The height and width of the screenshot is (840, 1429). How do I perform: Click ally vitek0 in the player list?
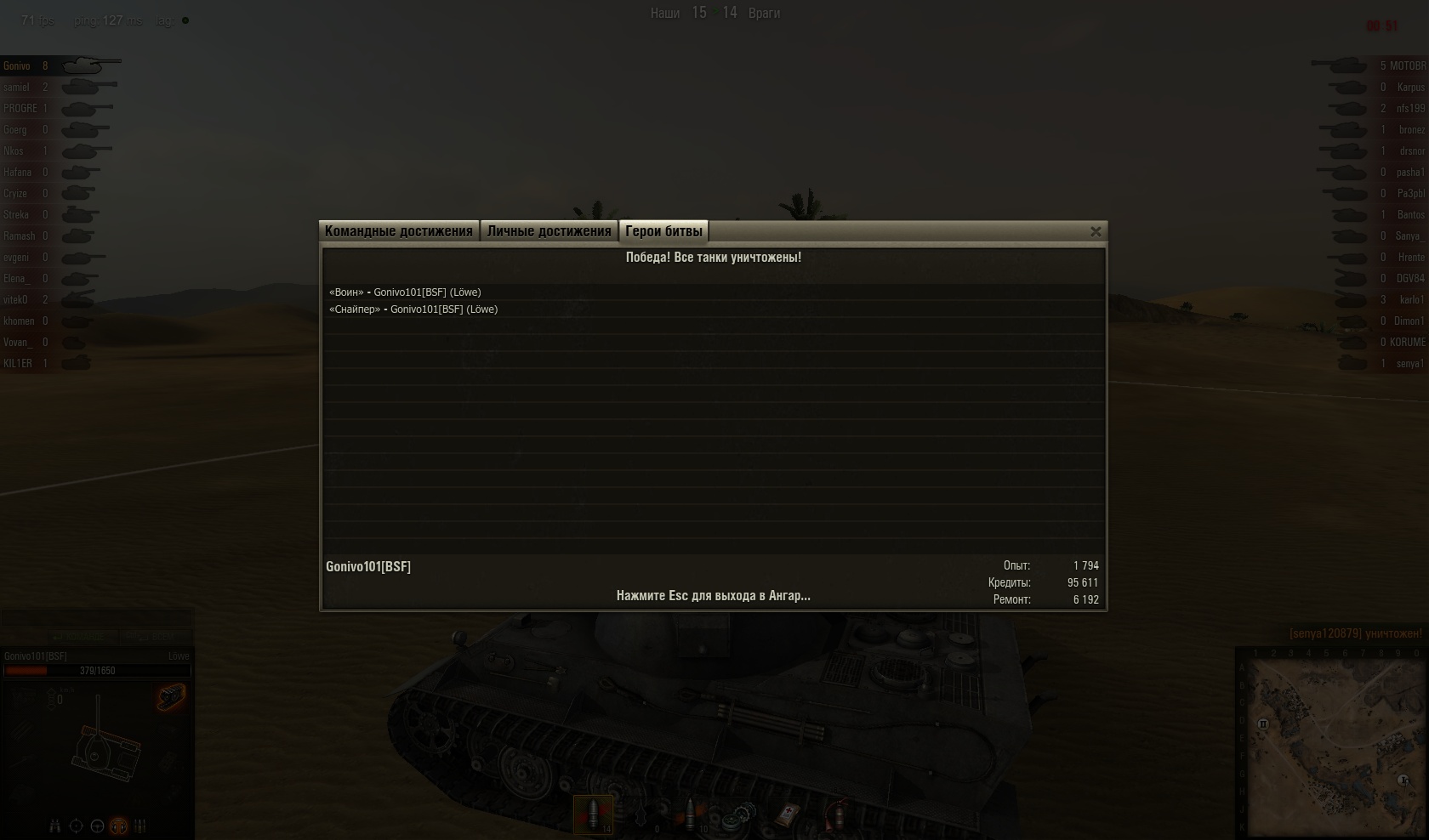[15, 300]
